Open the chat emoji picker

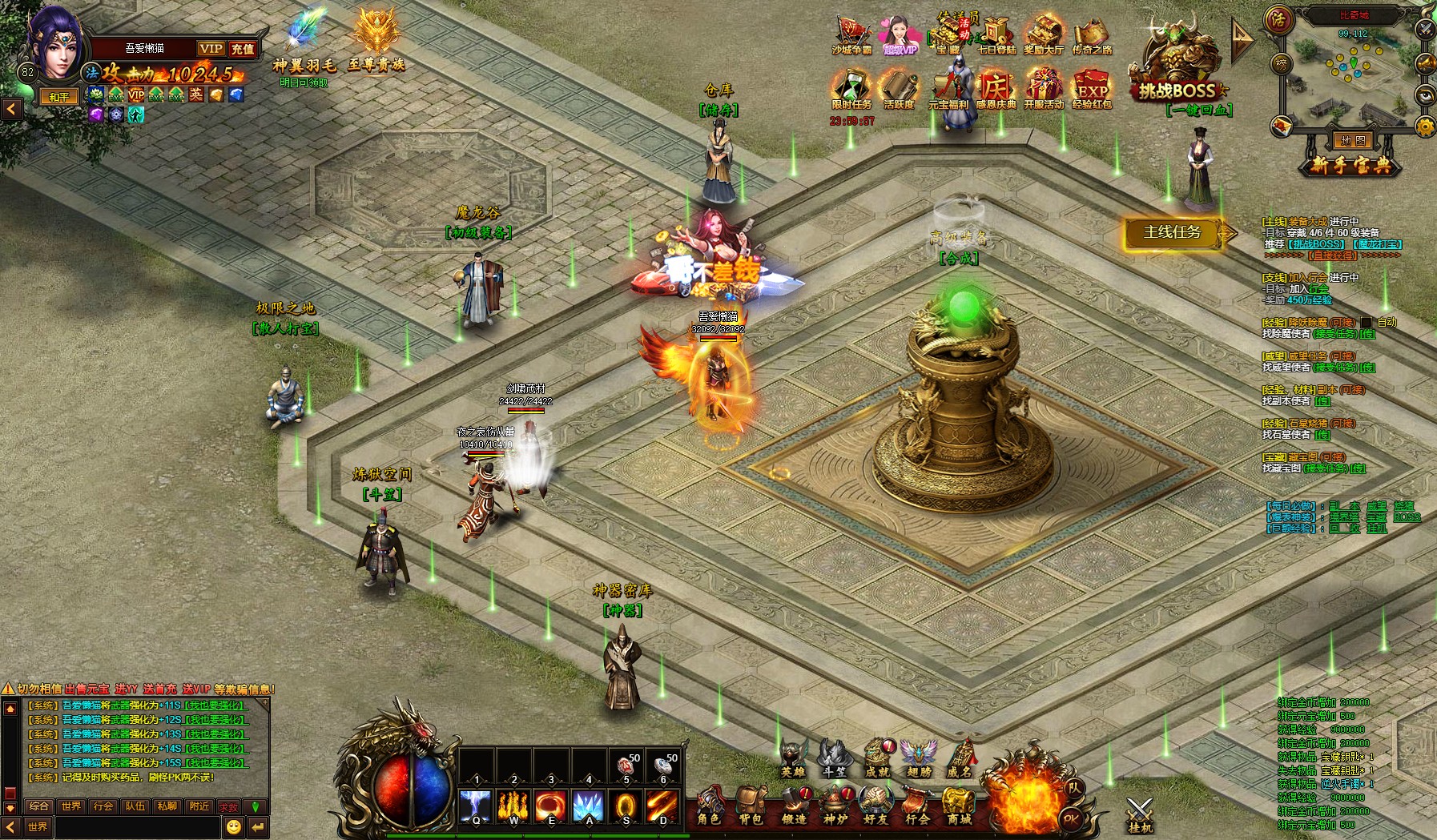[233, 826]
